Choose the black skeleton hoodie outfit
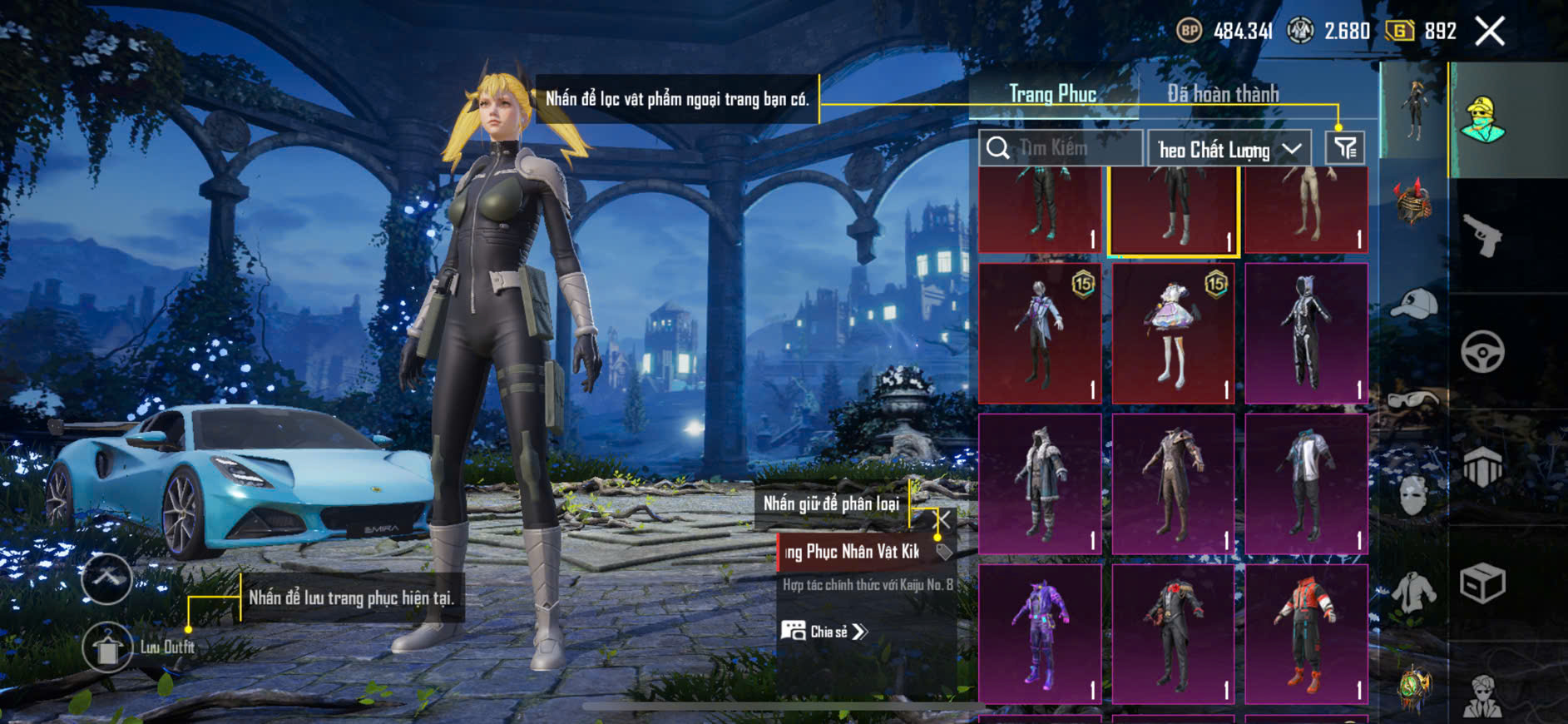 [1306, 334]
